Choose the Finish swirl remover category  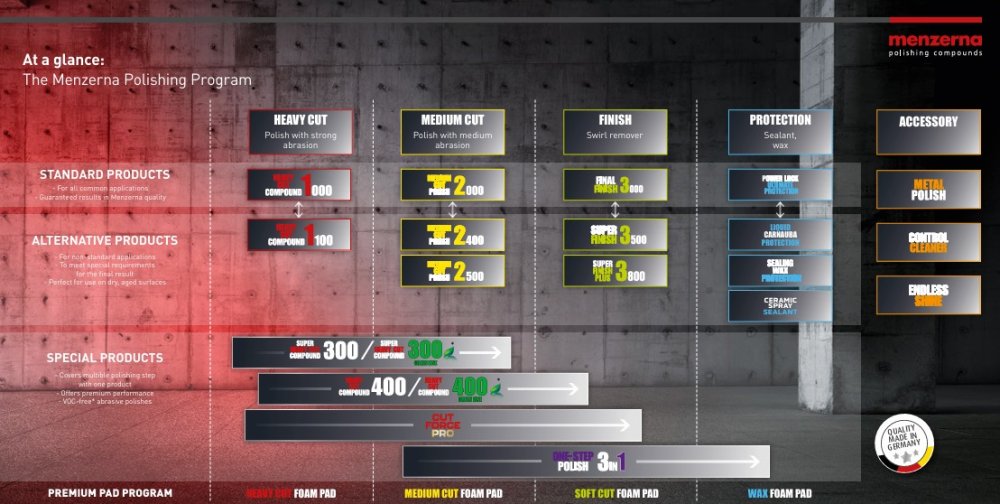[614, 131]
